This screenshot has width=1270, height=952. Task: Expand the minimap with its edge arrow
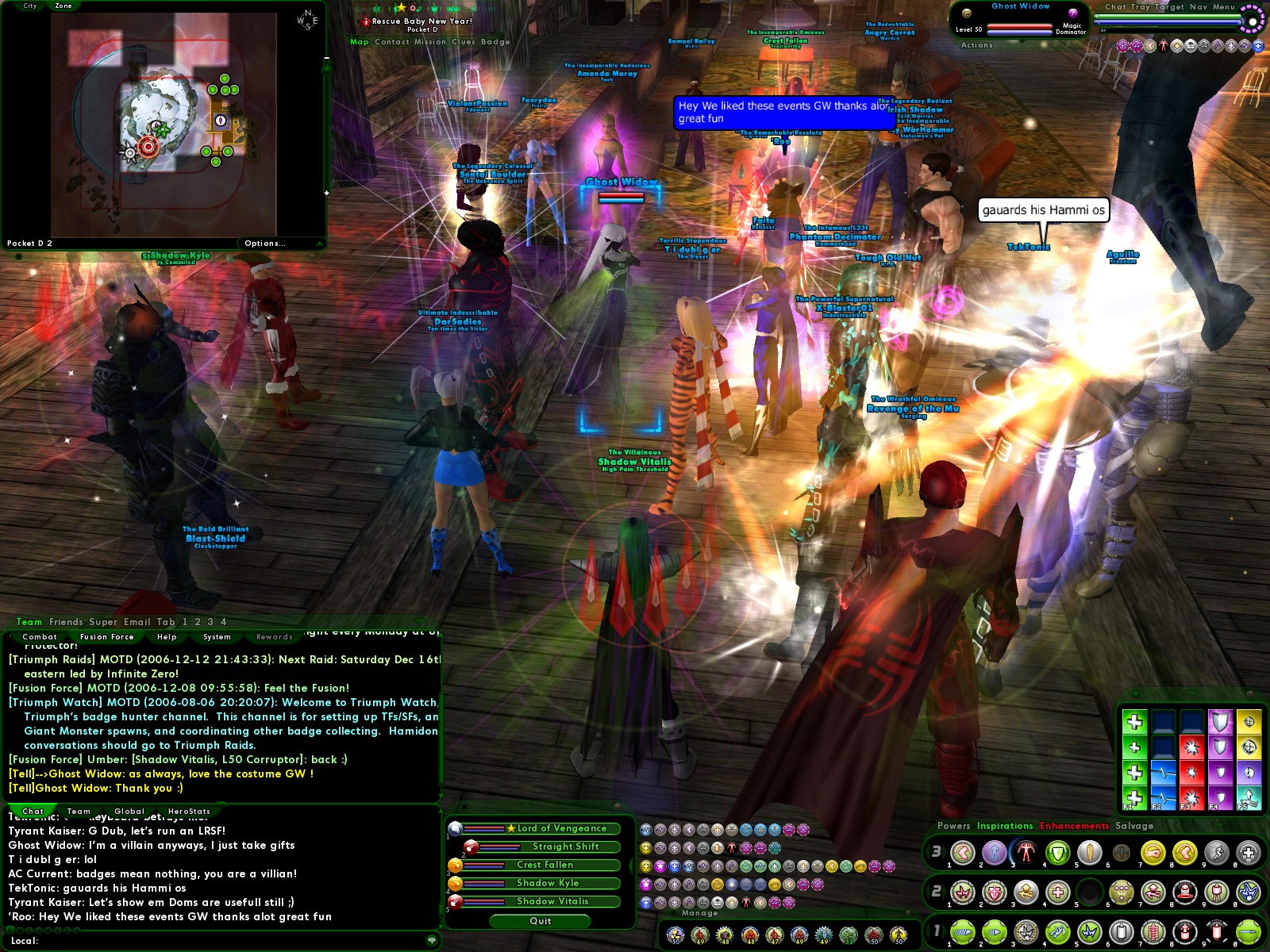pos(326,194)
